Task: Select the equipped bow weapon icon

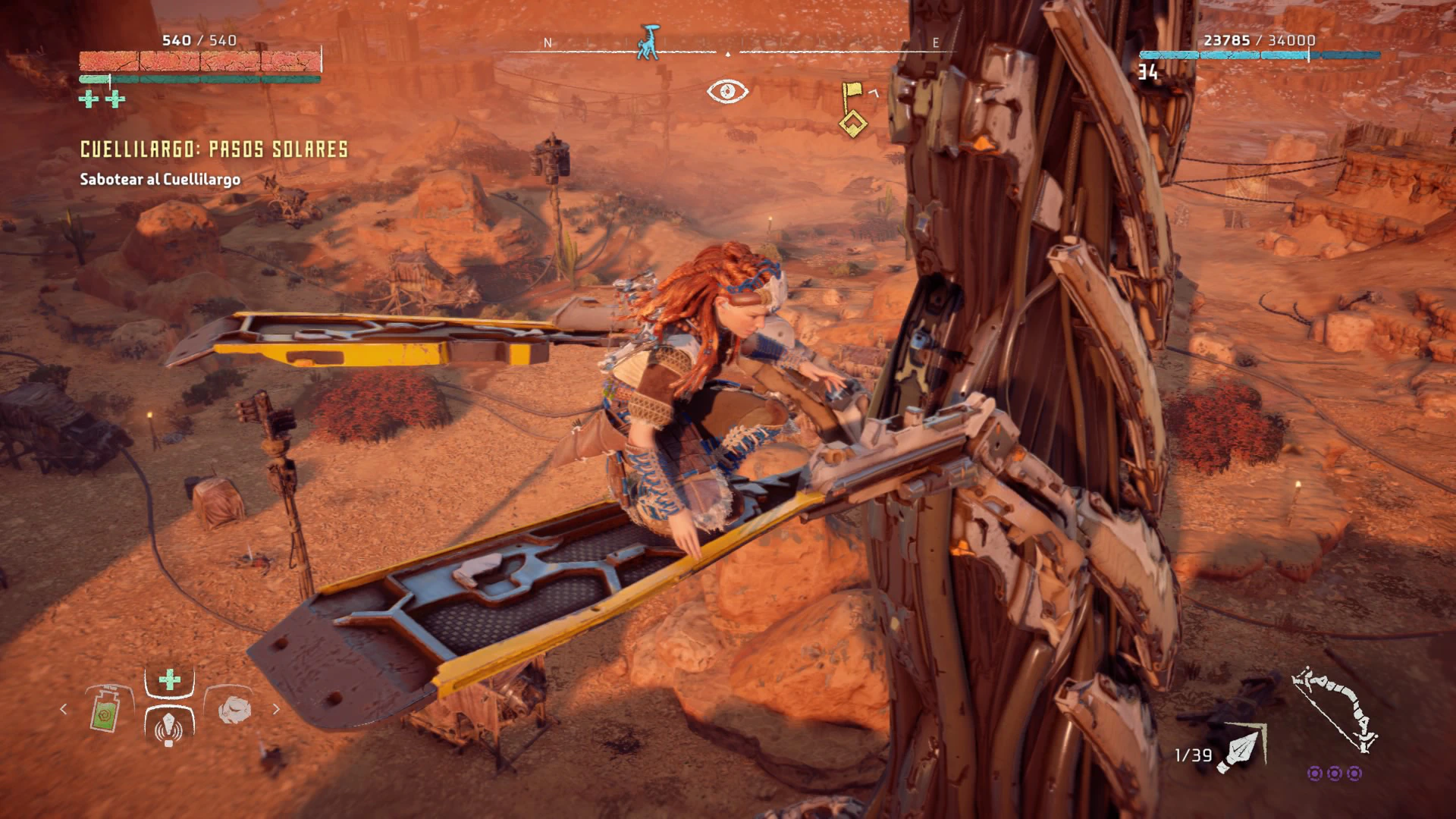Action: (1335, 710)
